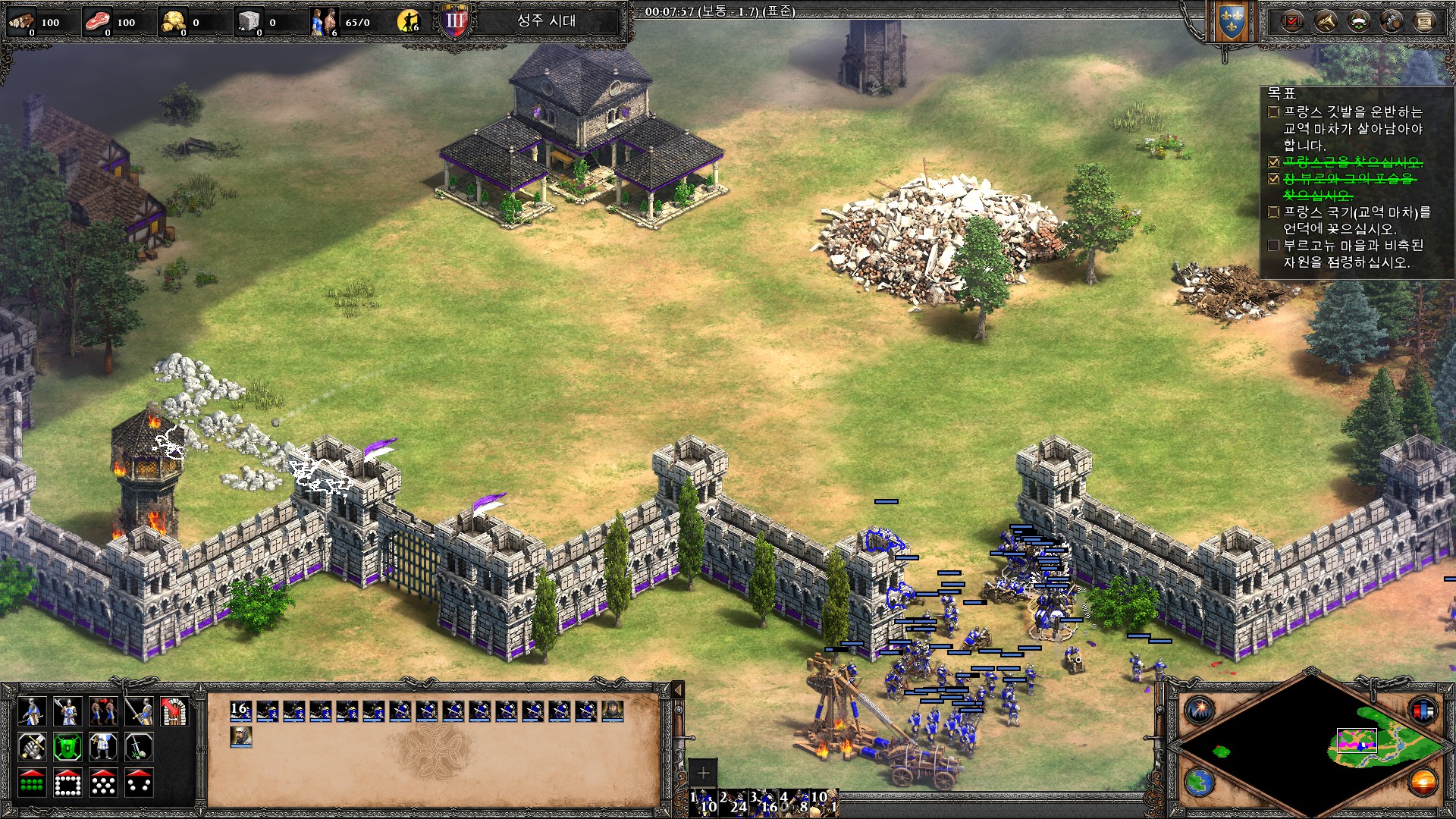Select control group 2 with 24 units
1456x819 pixels.
733,802
